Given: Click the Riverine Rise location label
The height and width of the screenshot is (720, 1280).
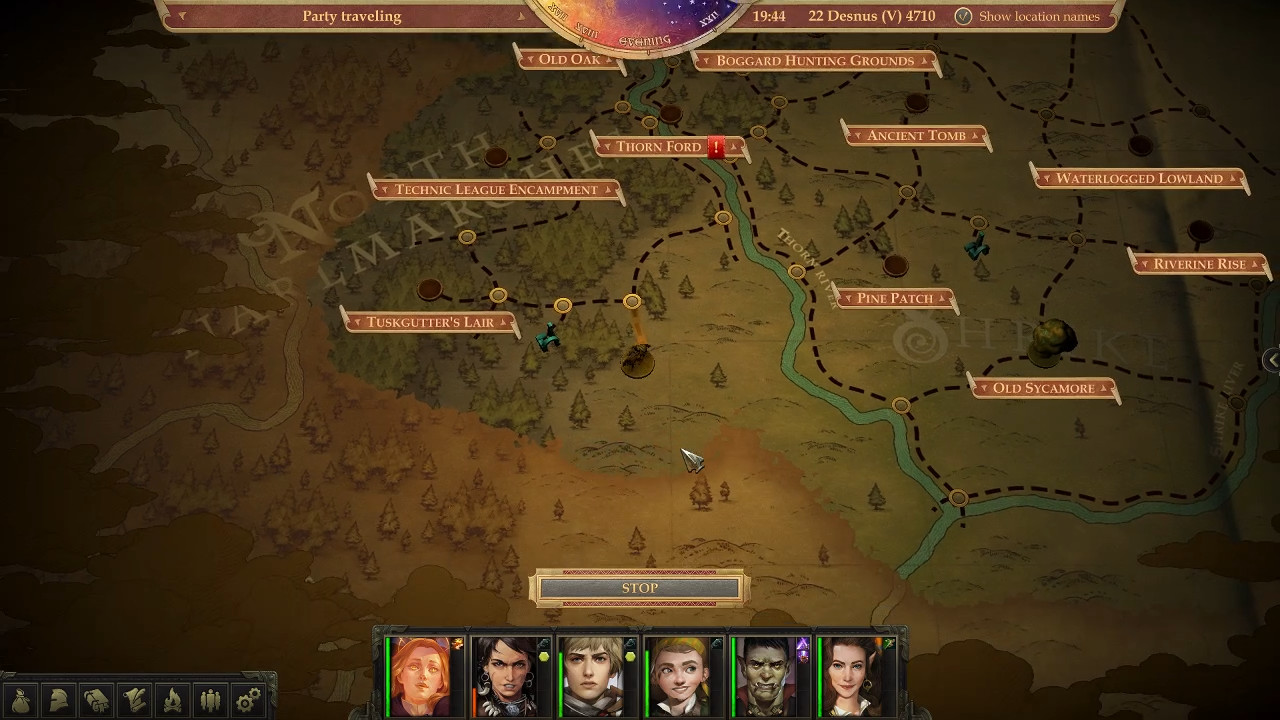Looking at the screenshot, I should [x=1199, y=264].
